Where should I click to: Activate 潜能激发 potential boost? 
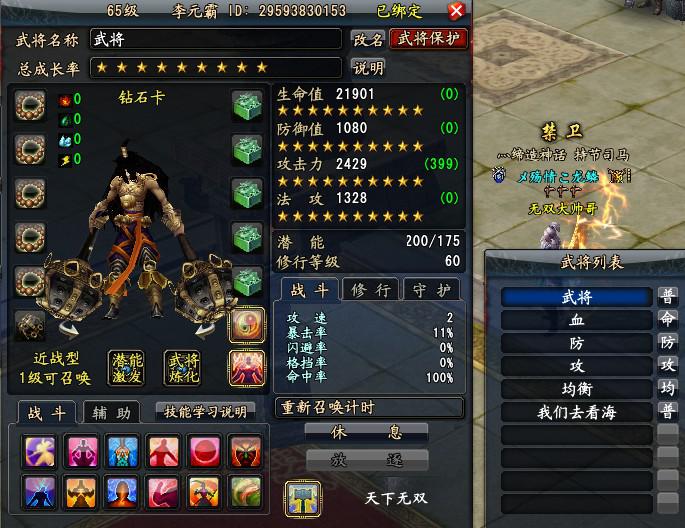click(x=128, y=367)
